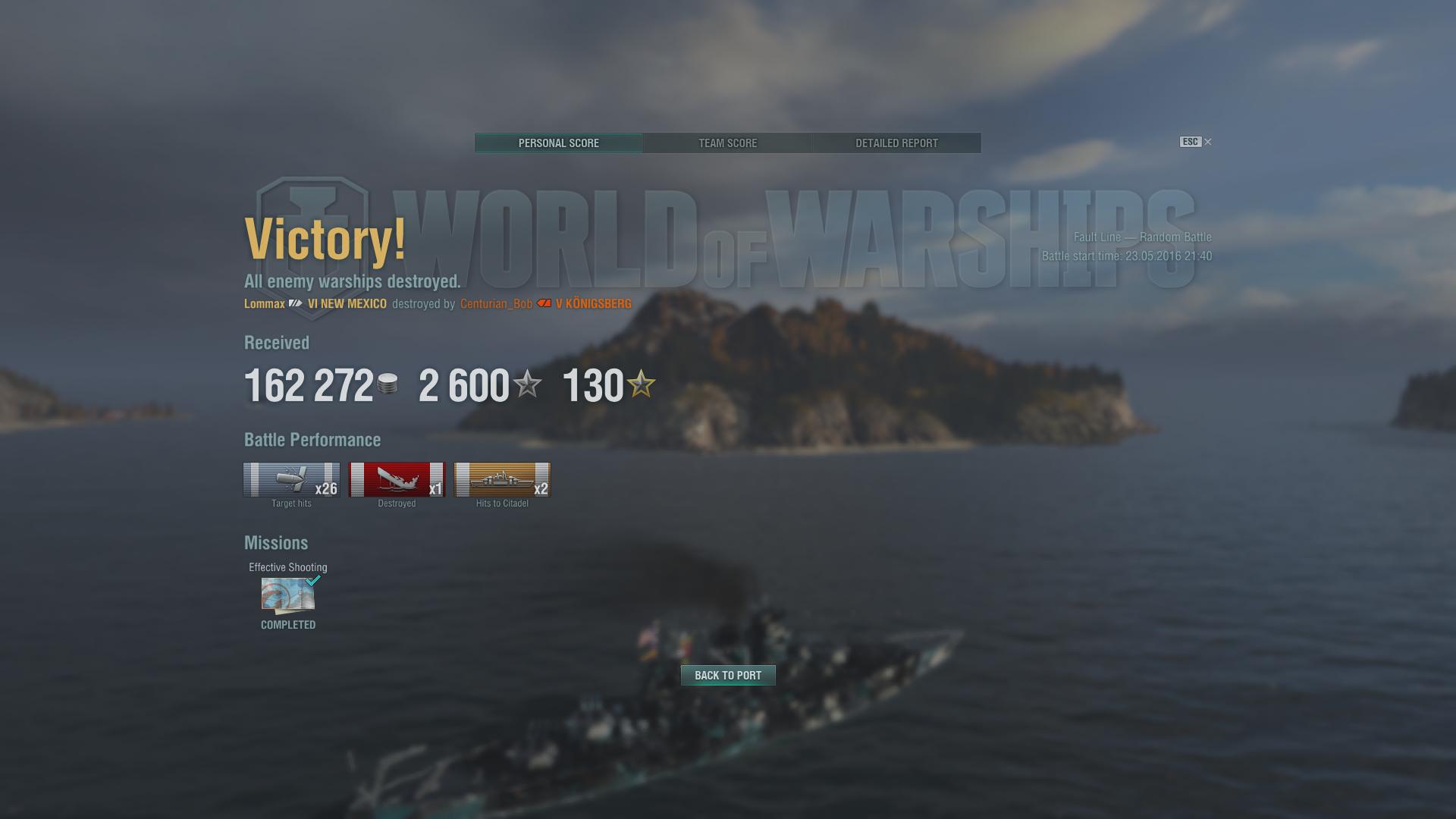View the Destroyed ribbon

(397, 480)
